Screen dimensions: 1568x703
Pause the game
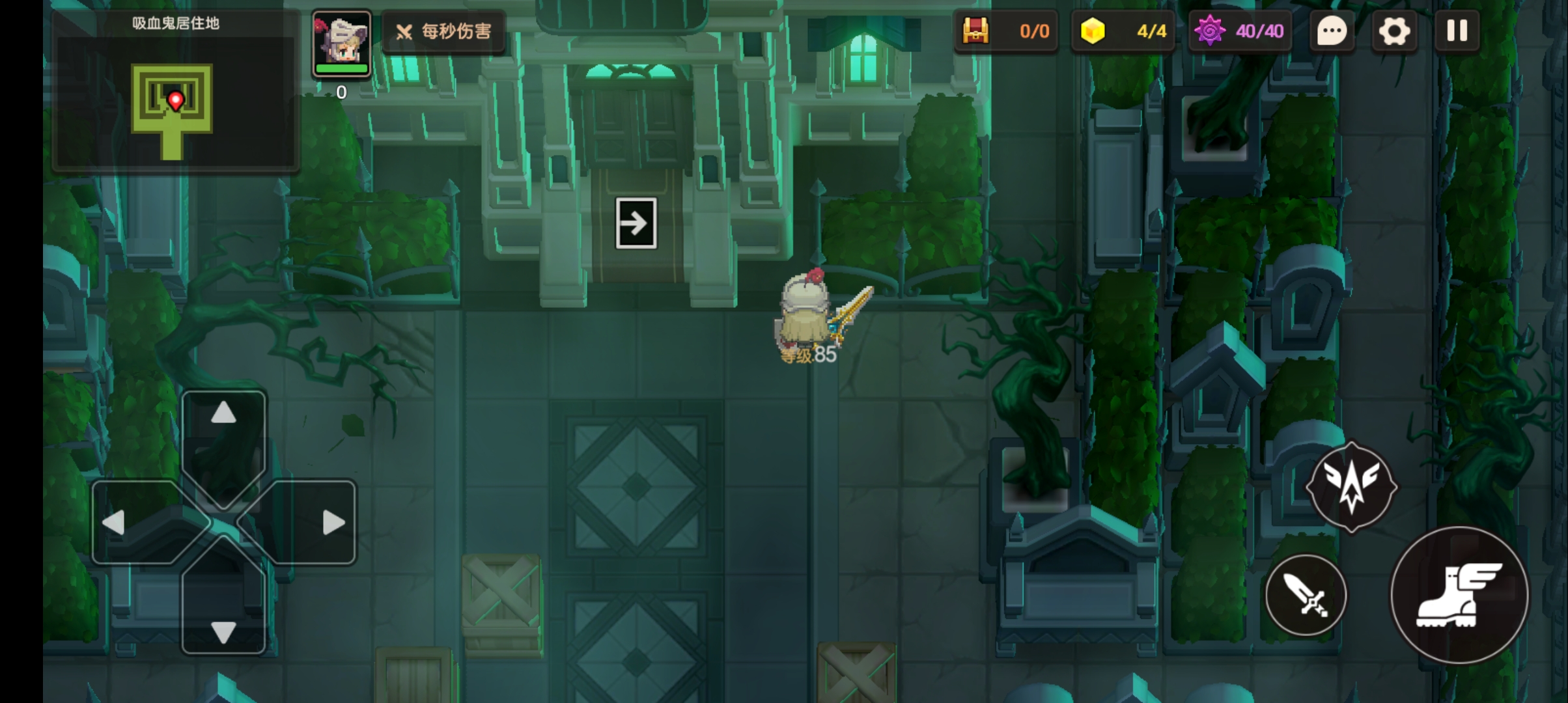pyautogui.click(x=1457, y=31)
